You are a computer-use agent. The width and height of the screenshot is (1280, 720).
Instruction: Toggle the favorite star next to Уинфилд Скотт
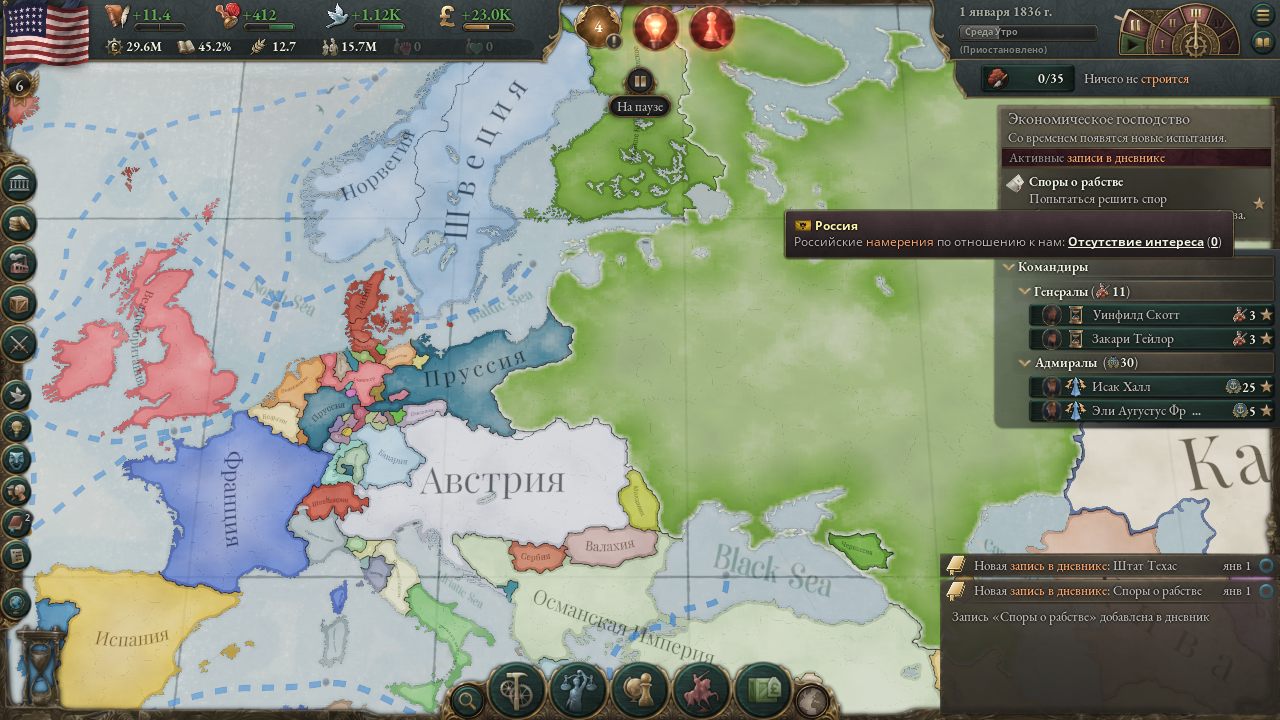tap(1265, 315)
